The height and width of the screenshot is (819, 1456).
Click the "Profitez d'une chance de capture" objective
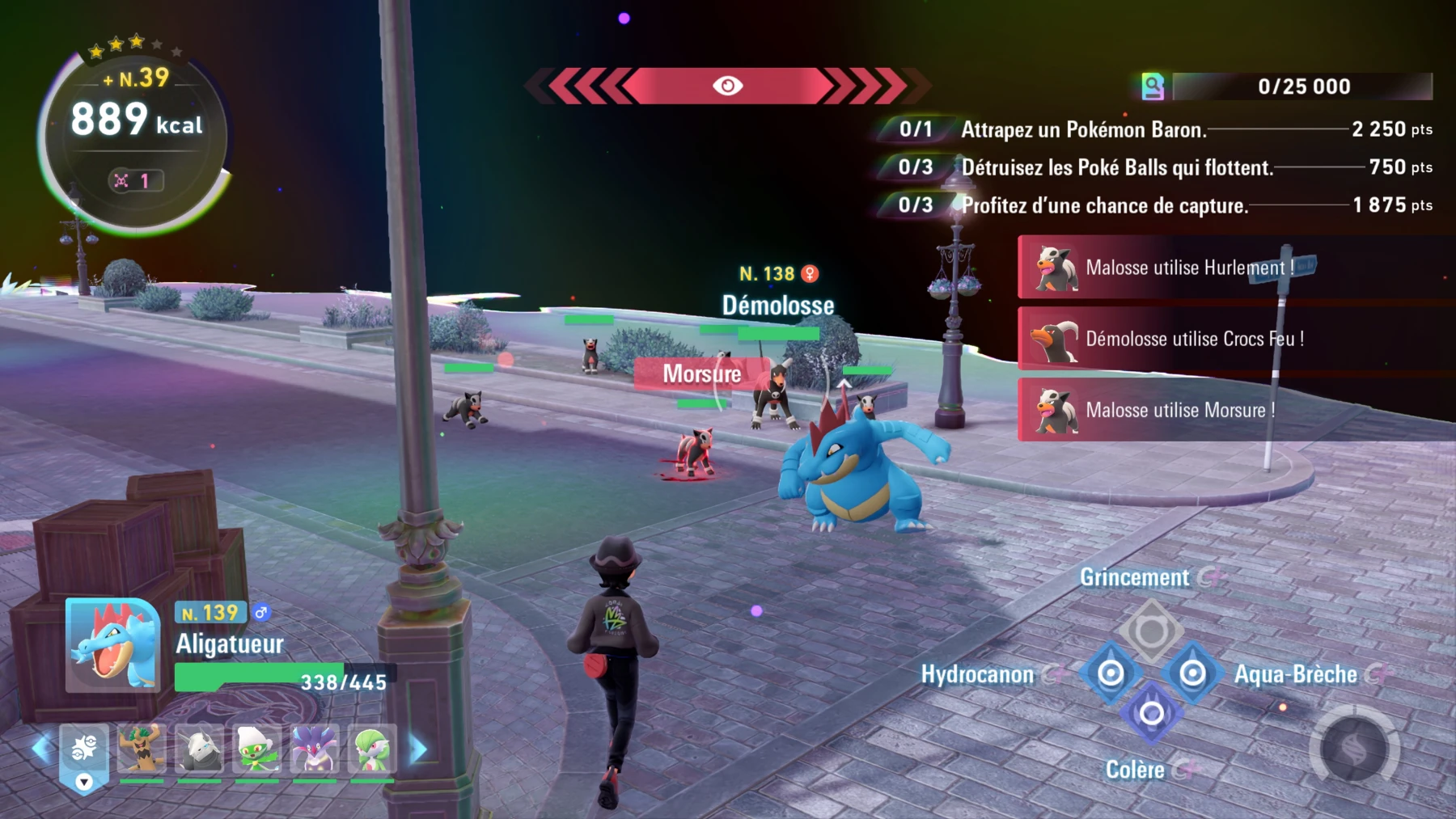click(1104, 206)
